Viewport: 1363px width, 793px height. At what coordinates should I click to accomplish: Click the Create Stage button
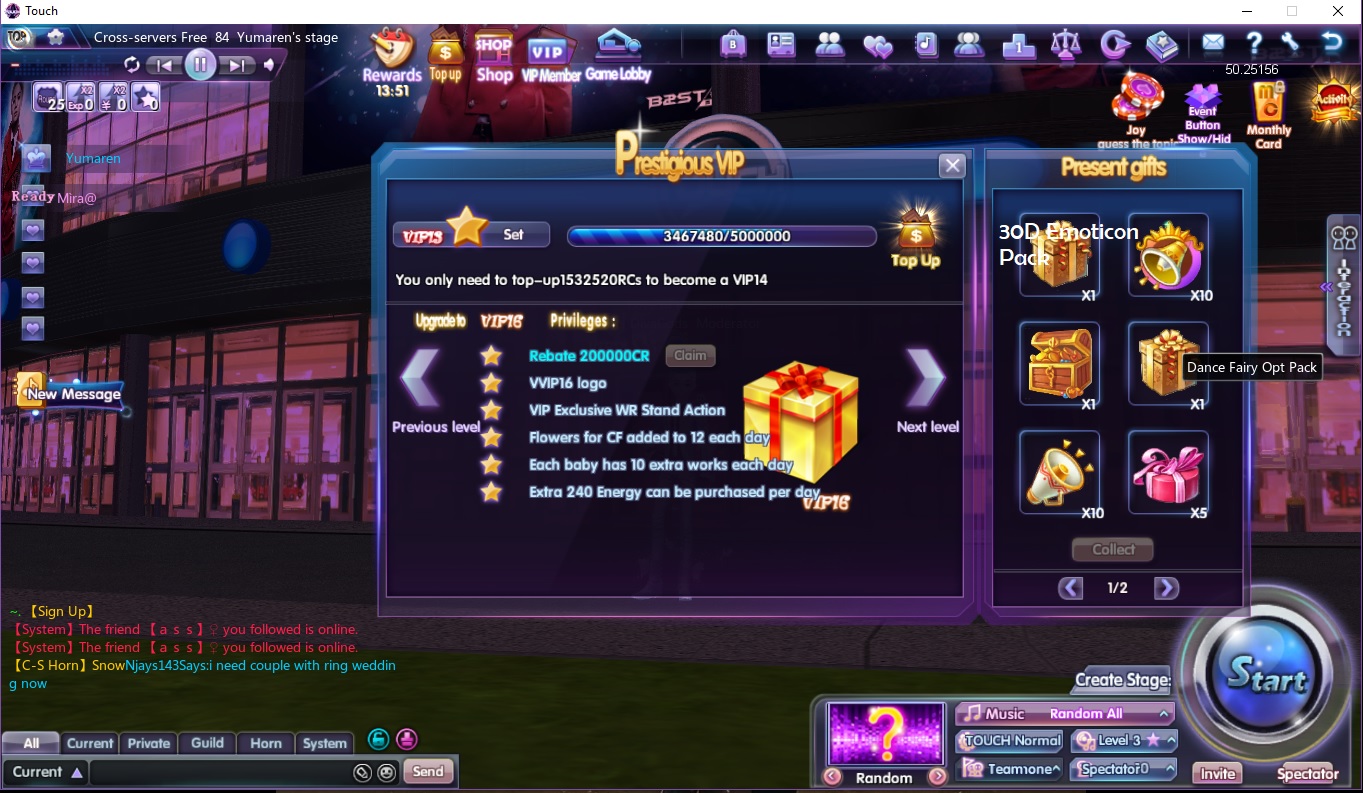(x=1120, y=680)
